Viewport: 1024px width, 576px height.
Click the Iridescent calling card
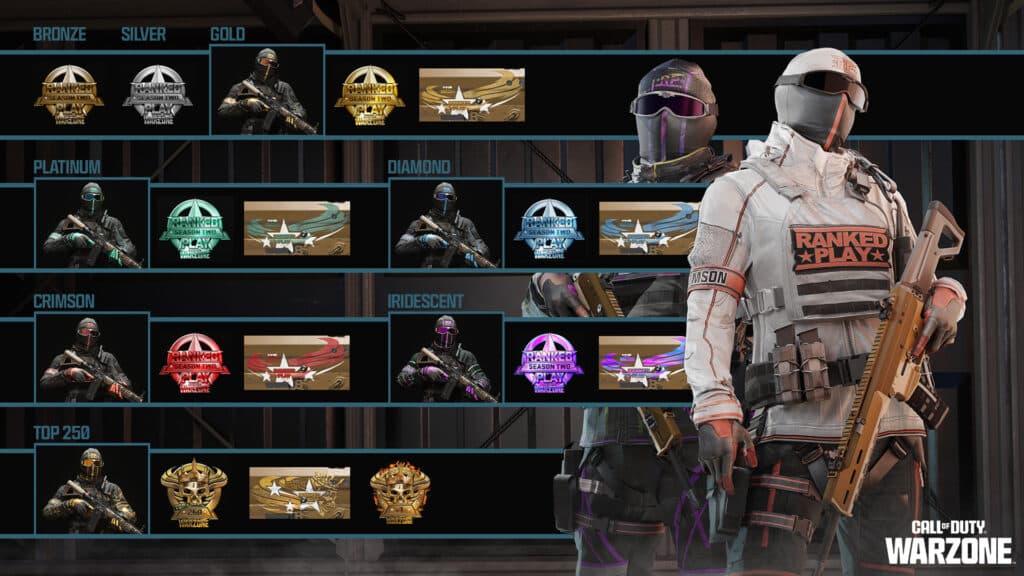click(x=642, y=362)
